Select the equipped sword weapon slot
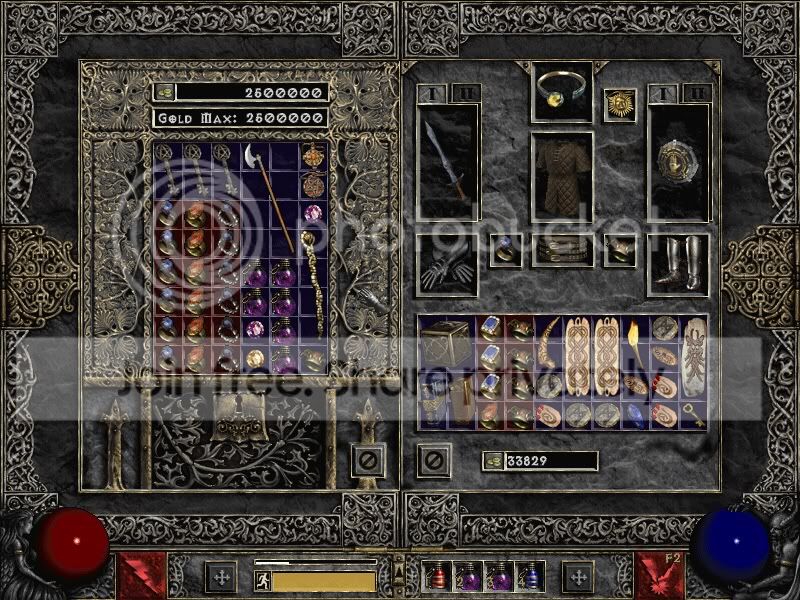Image resolution: width=800 pixels, height=600 pixels. pos(447,162)
